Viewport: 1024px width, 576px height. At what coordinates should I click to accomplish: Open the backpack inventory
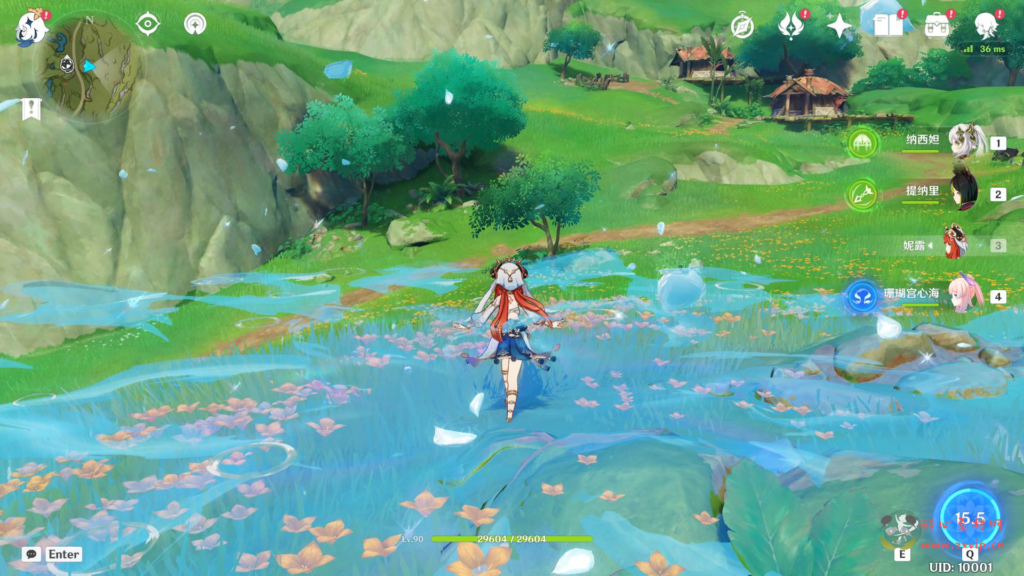[937, 25]
